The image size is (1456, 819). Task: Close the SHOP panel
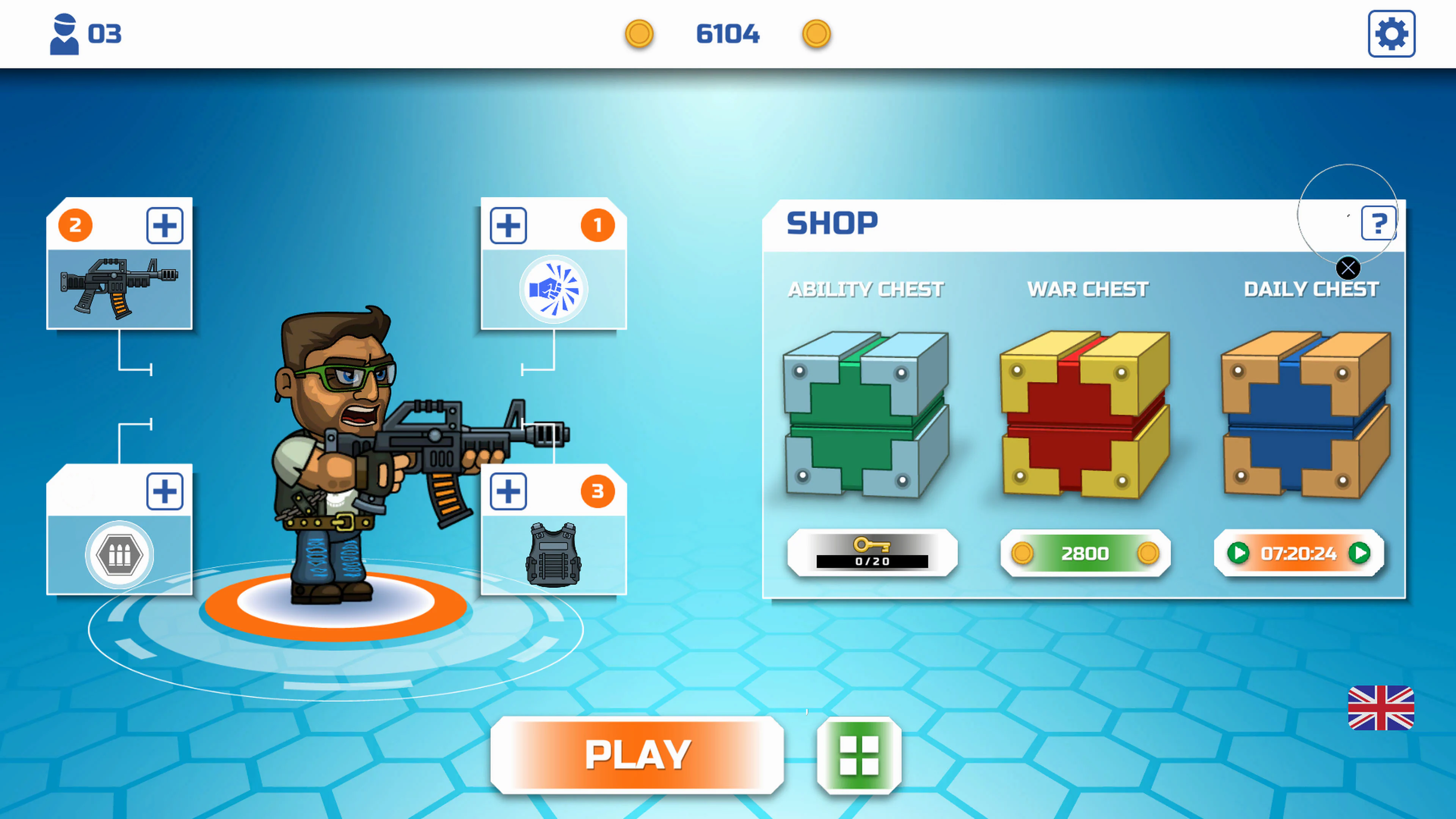(x=1348, y=267)
